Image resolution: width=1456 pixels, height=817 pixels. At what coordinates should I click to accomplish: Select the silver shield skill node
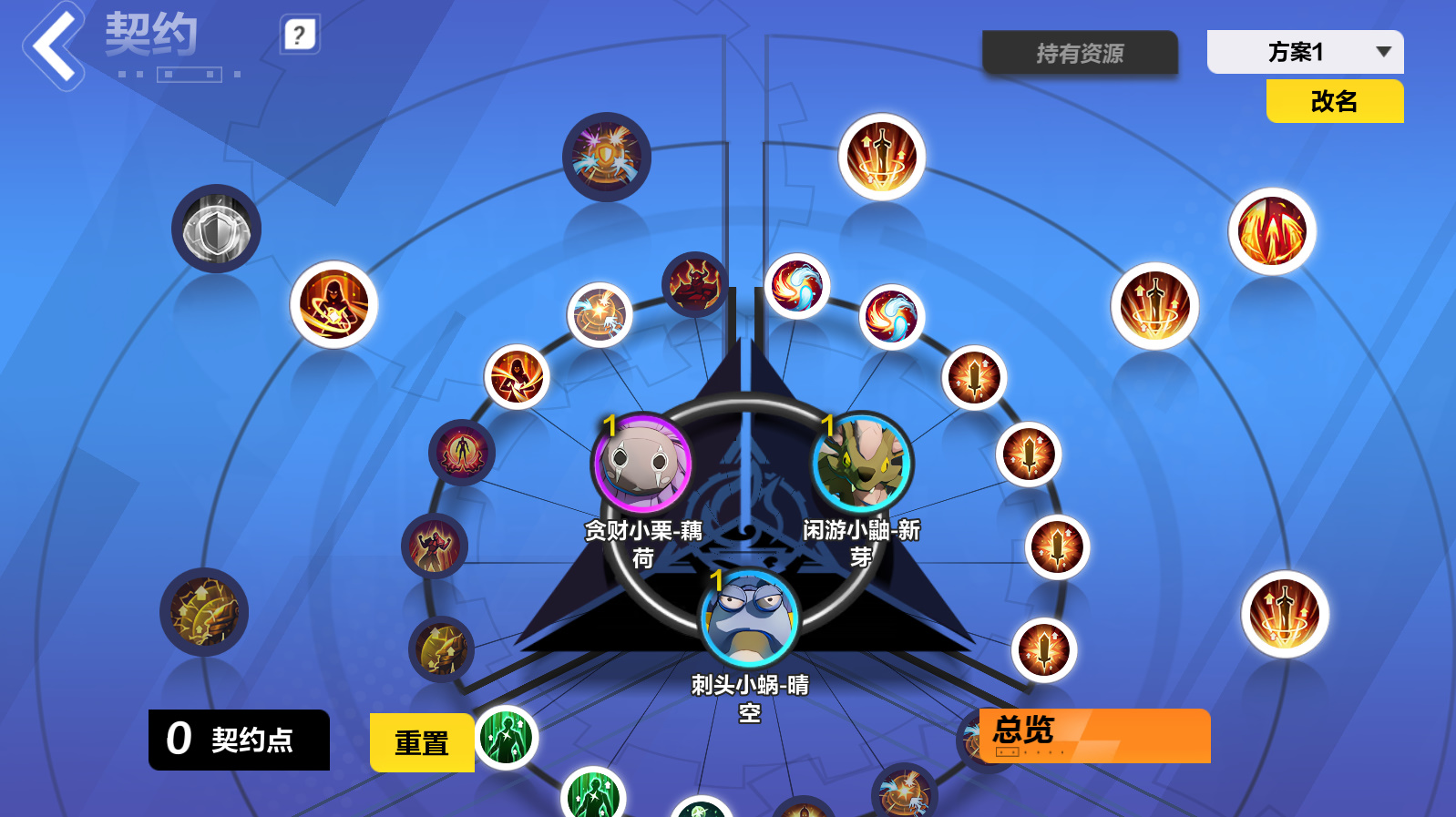coord(216,229)
